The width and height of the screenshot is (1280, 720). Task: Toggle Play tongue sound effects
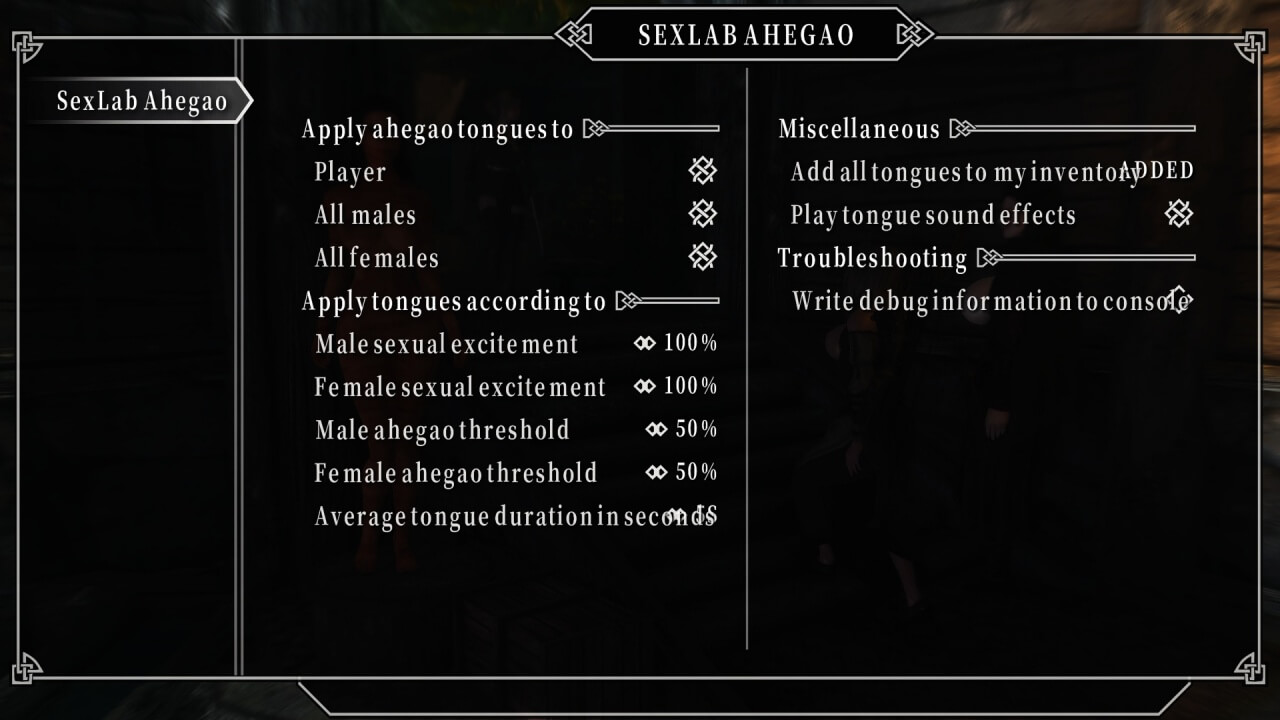pos(1179,214)
